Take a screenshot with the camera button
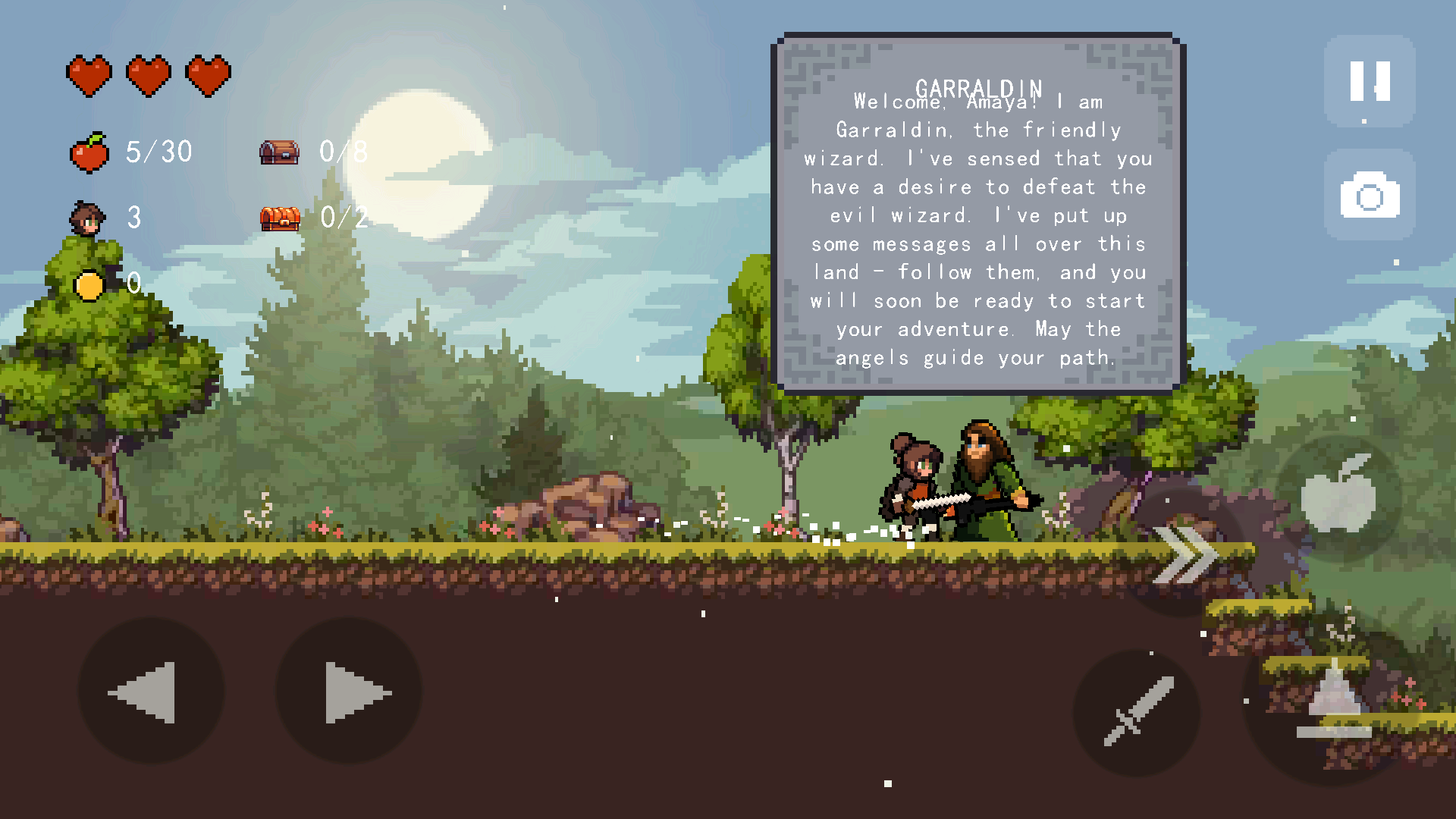The height and width of the screenshot is (819, 1456). coord(1370,195)
